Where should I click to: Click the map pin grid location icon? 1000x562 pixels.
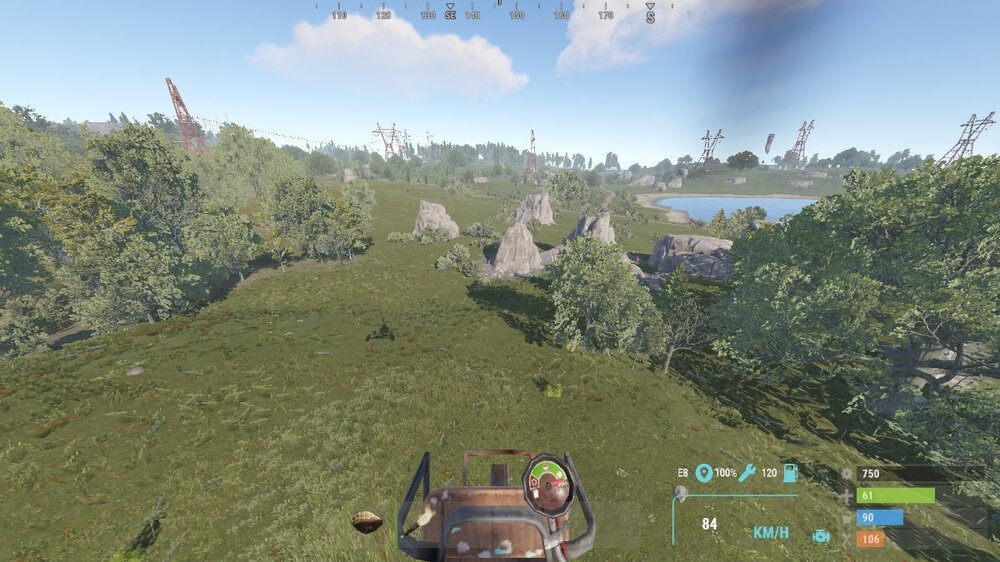point(704,472)
